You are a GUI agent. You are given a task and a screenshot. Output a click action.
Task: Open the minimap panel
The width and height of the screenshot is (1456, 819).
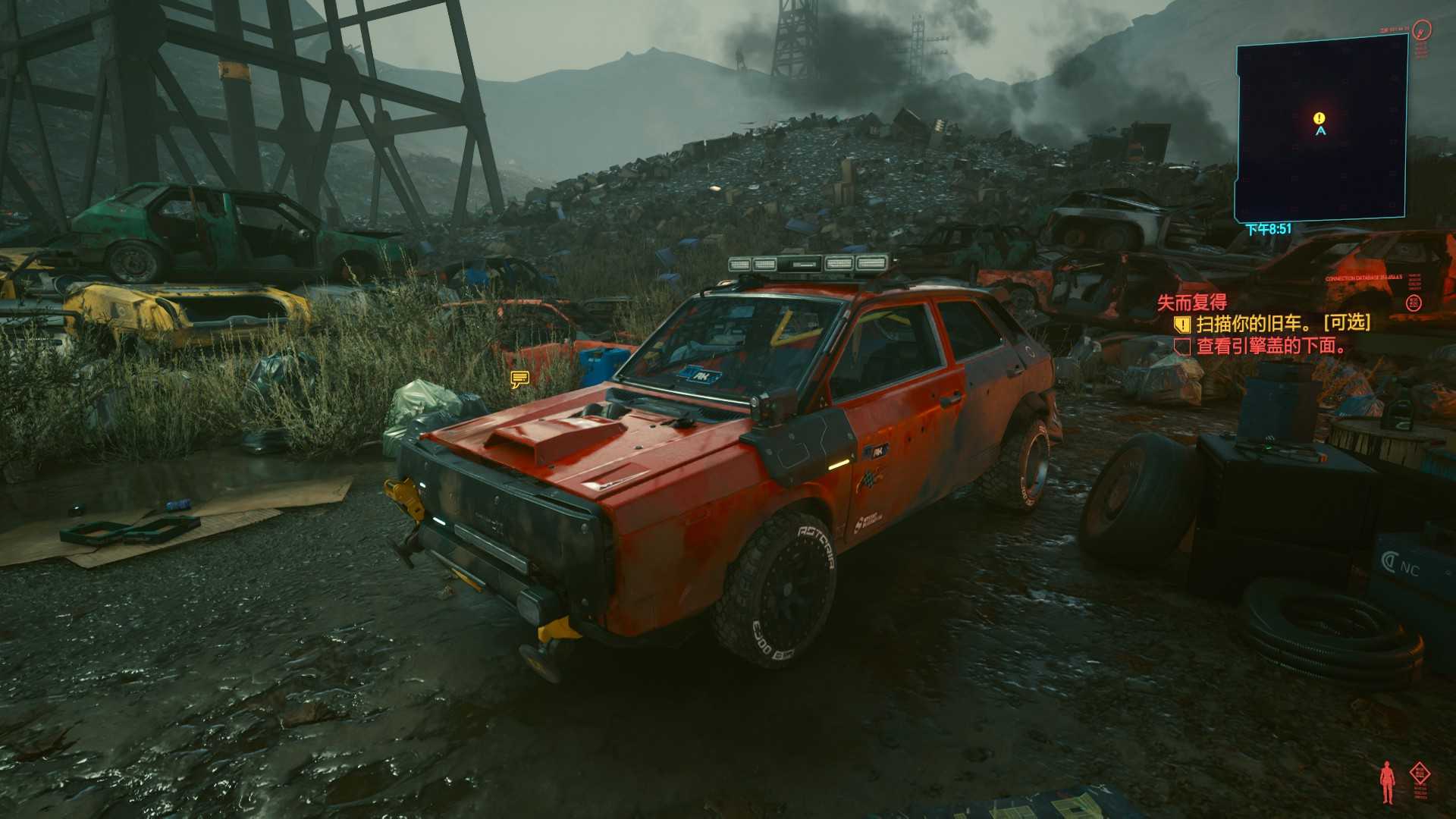point(1321,129)
